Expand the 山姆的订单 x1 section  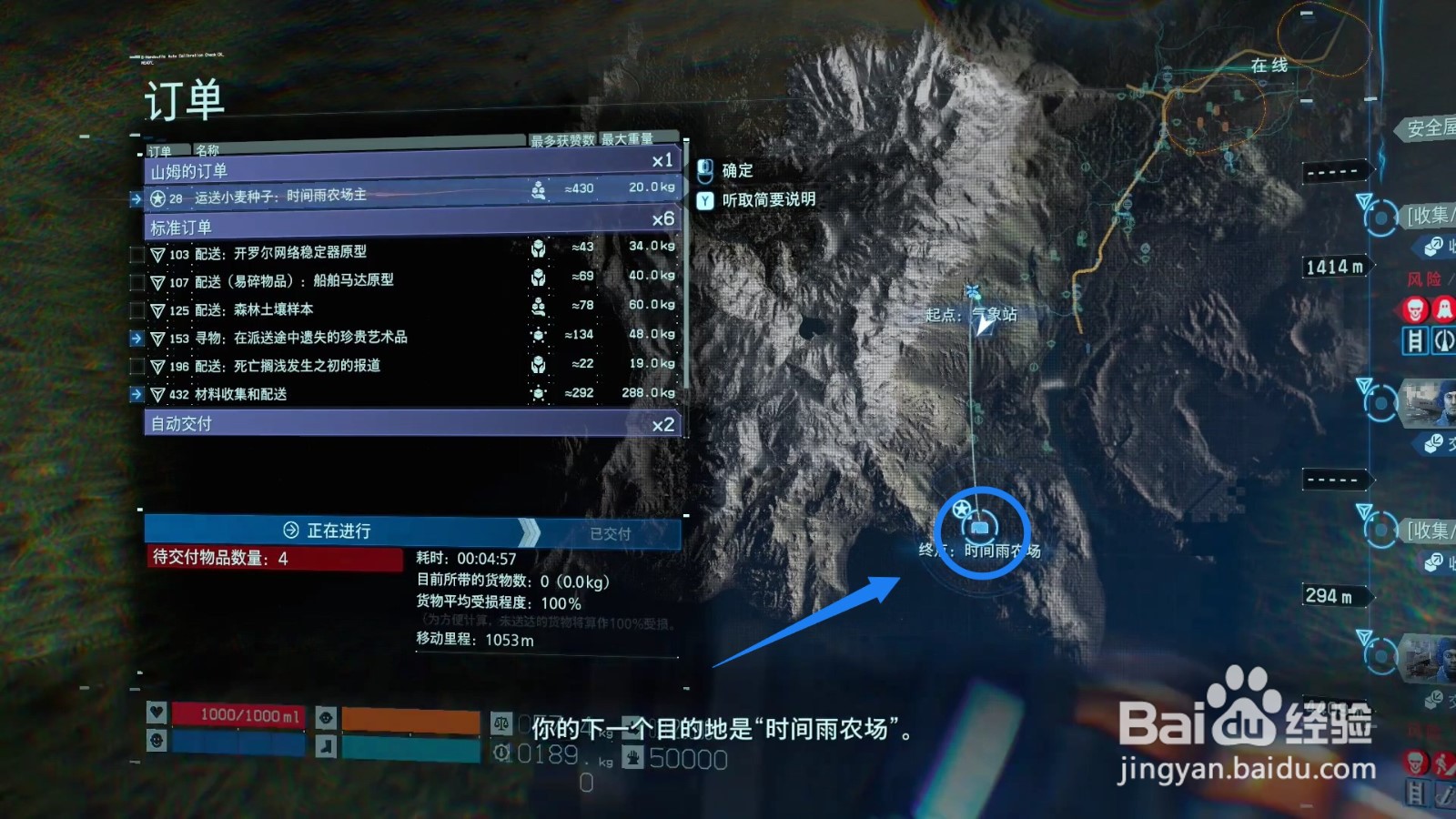409,171
